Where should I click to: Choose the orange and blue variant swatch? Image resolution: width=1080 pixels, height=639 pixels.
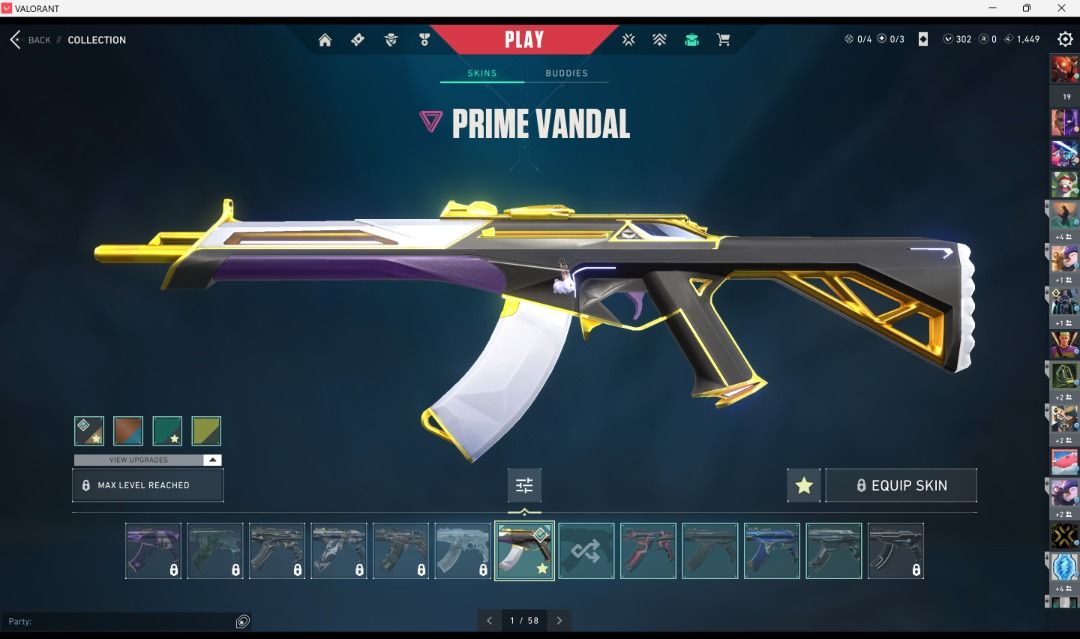pos(128,431)
